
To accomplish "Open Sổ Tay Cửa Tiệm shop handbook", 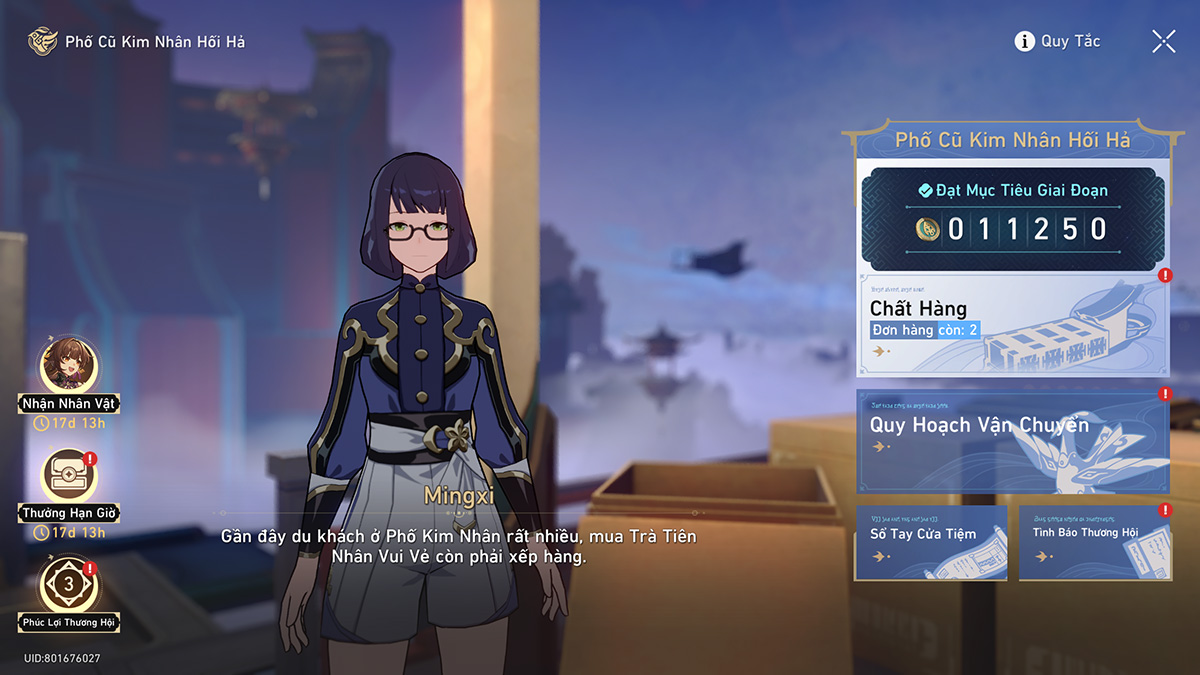I will click(x=930, y=542).
